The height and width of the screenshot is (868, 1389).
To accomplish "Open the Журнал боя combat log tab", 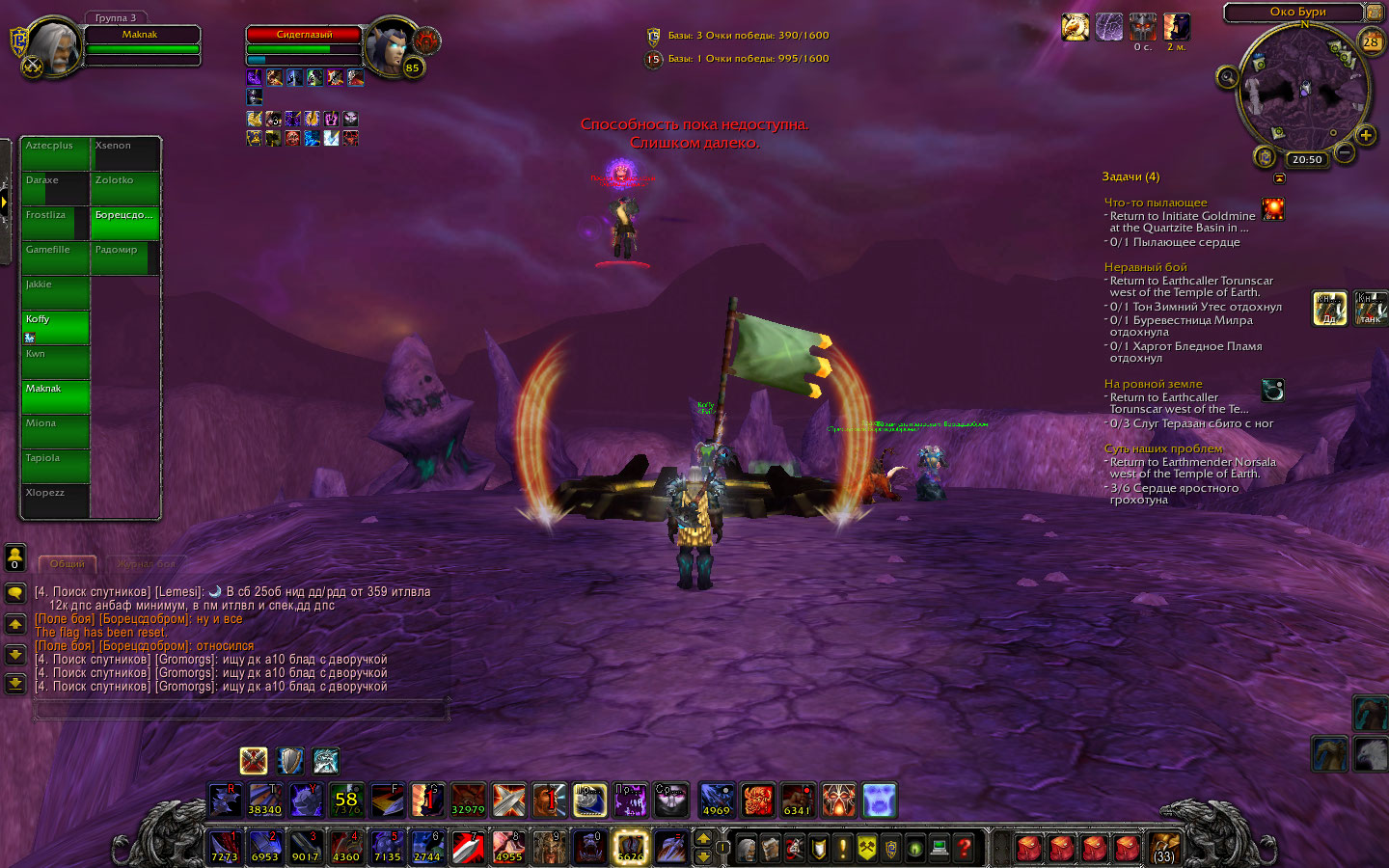I will pos(146,563).
